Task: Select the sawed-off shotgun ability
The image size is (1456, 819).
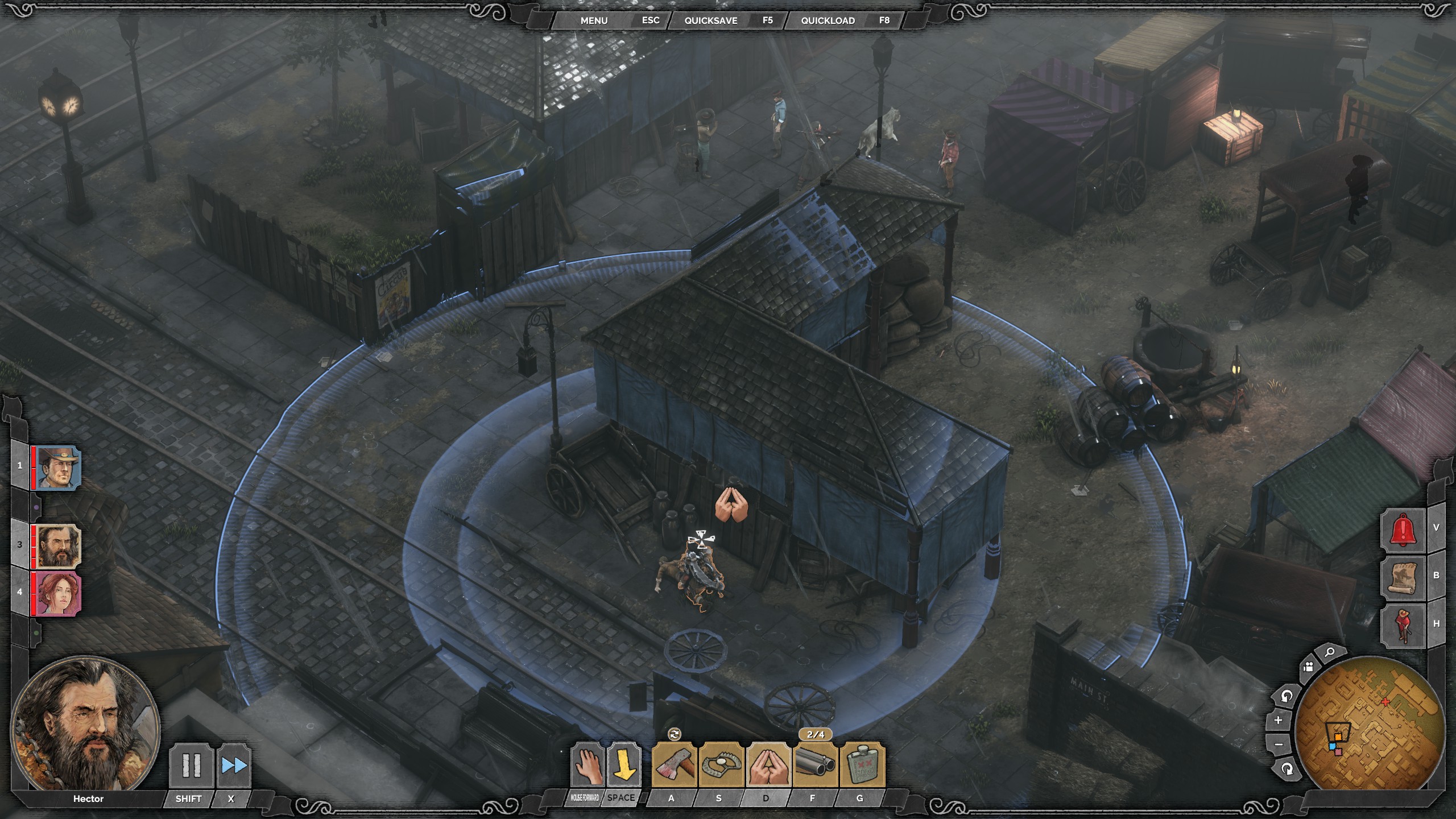Action: [815, 766]
